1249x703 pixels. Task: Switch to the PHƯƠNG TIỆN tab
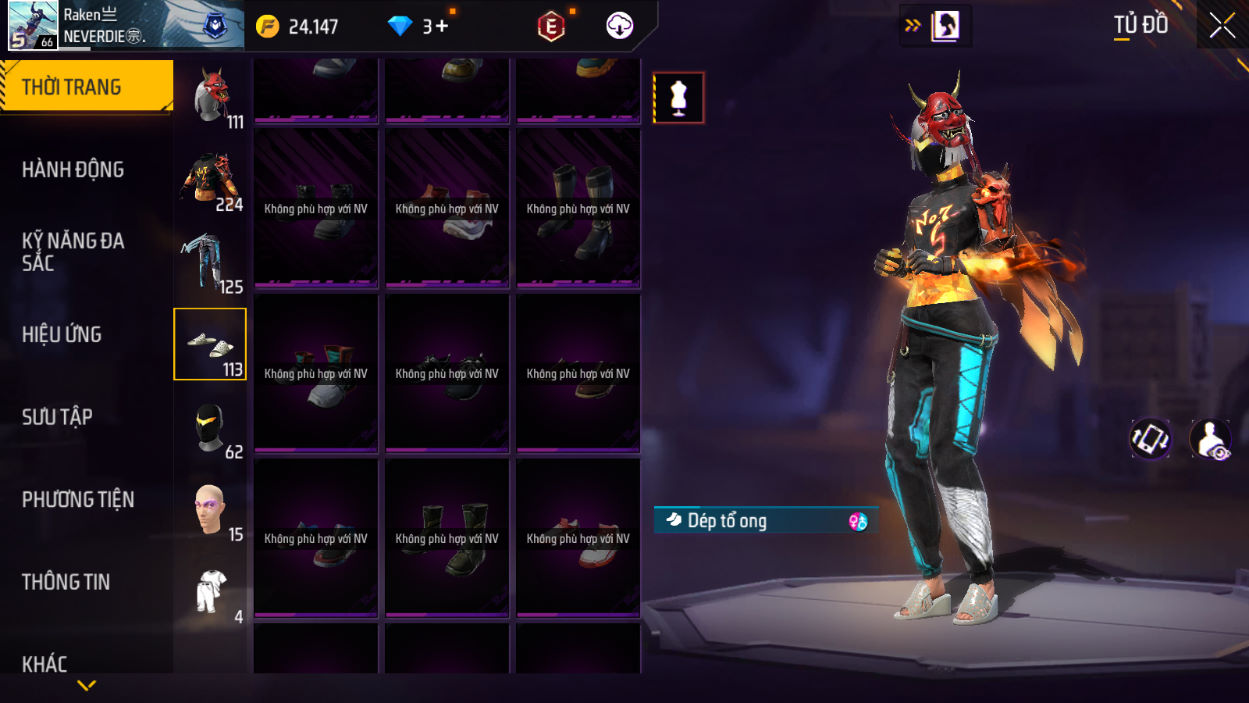click(78, 500)
